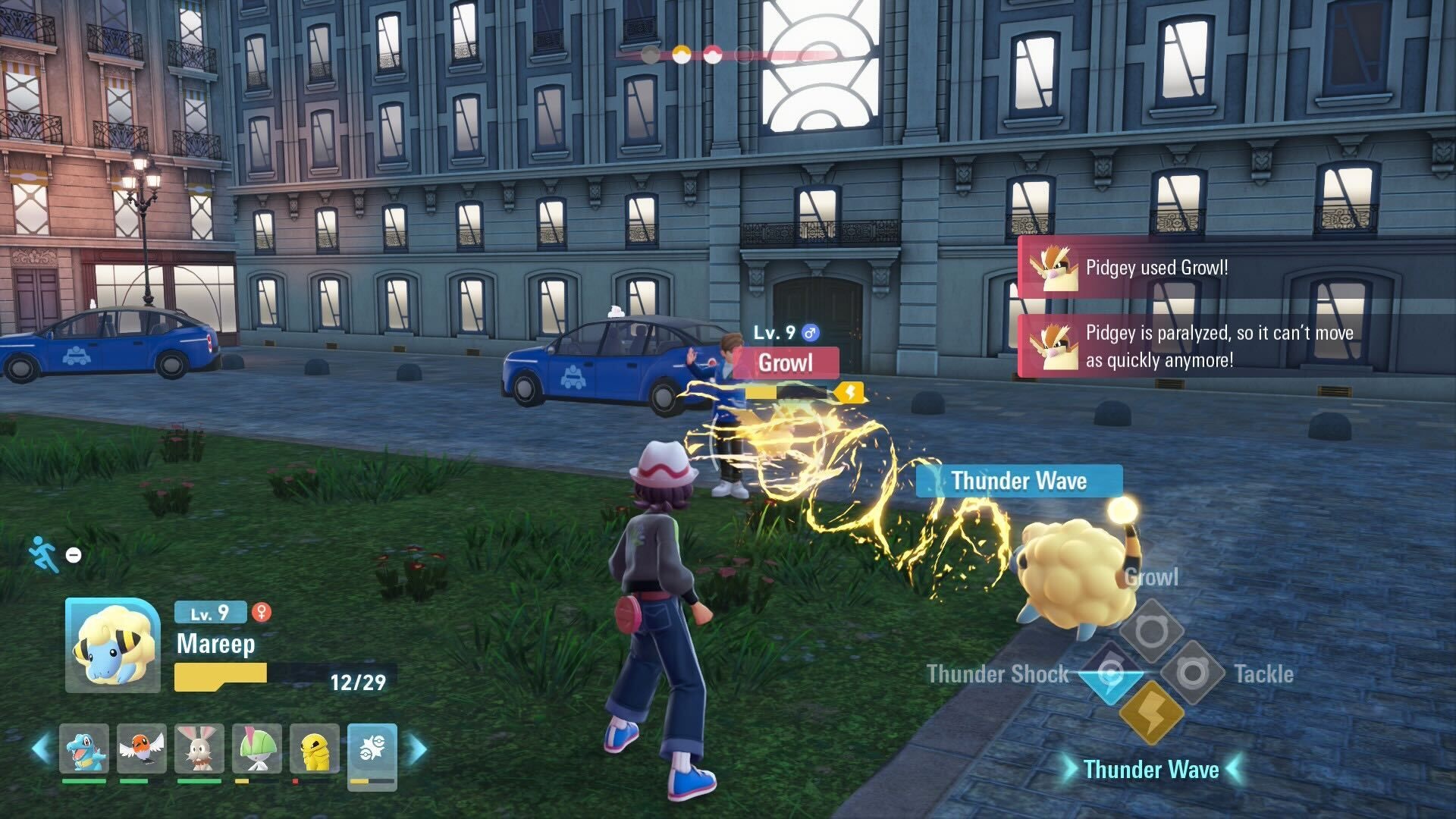This screenshot has height=819, width=1456.
Task: Activate the Tackle move diamond
Action: coord(1192,673)
